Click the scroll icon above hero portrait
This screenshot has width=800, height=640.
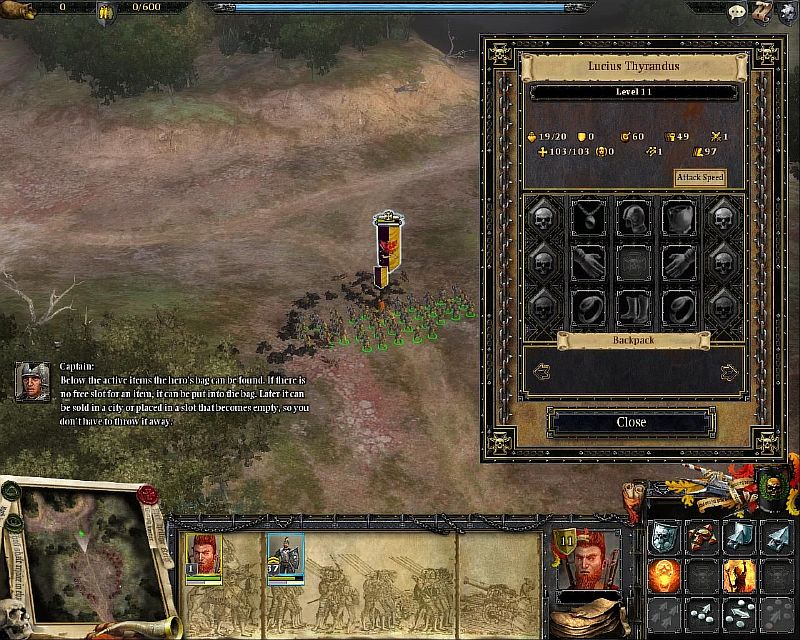pos(635,491)
